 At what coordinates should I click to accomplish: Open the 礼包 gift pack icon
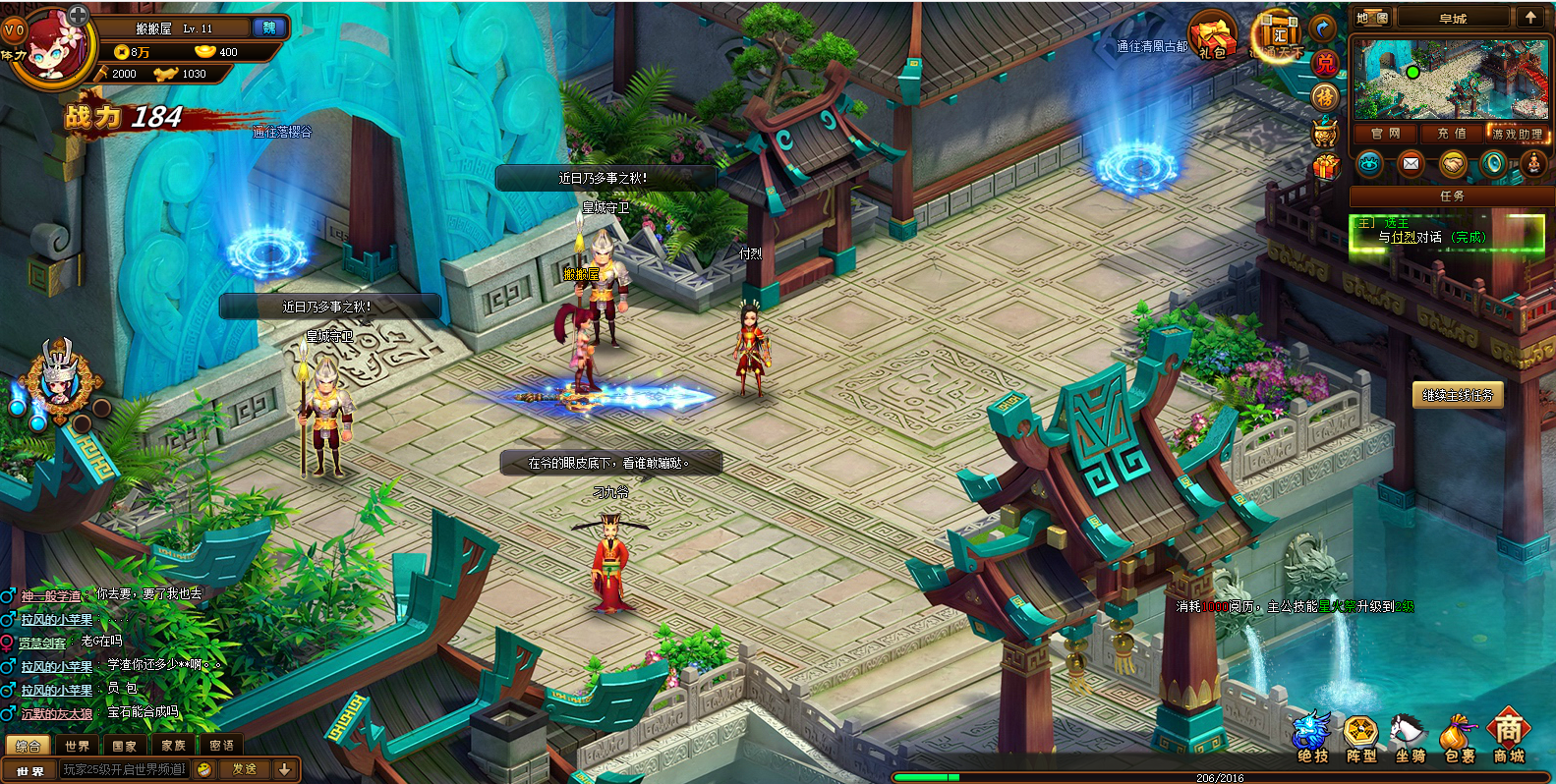[x=1212, y=37]
